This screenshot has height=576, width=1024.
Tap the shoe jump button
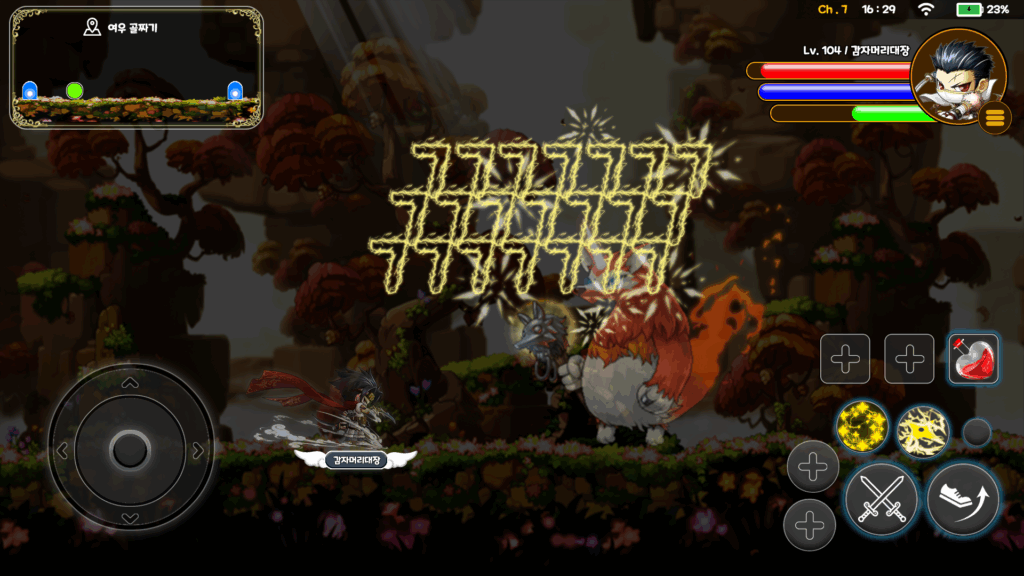962,497
